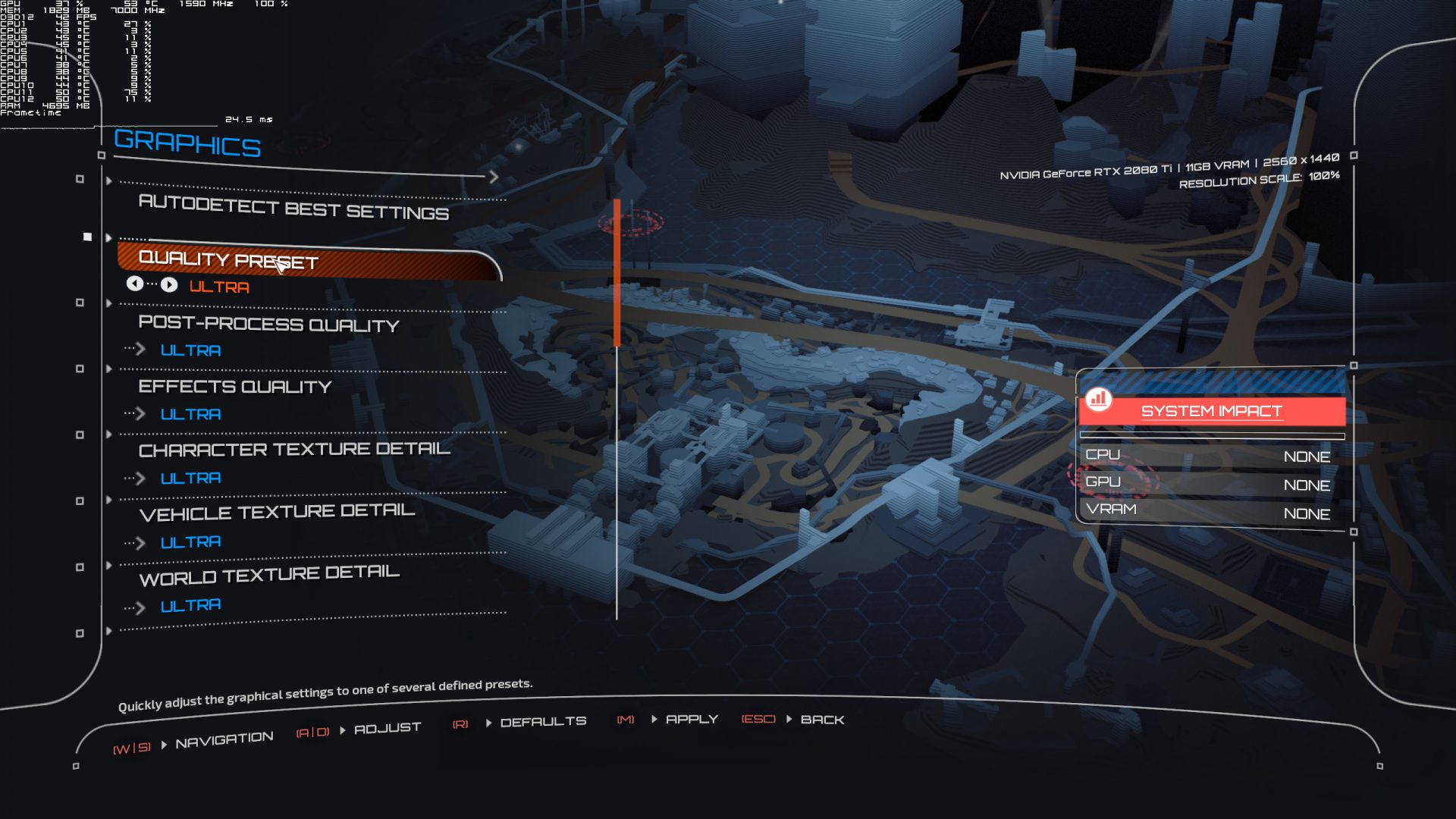Screen dimensions: 1456x819
Task: Toggle the square marker beside Quality Preset row
Action: 86,236
